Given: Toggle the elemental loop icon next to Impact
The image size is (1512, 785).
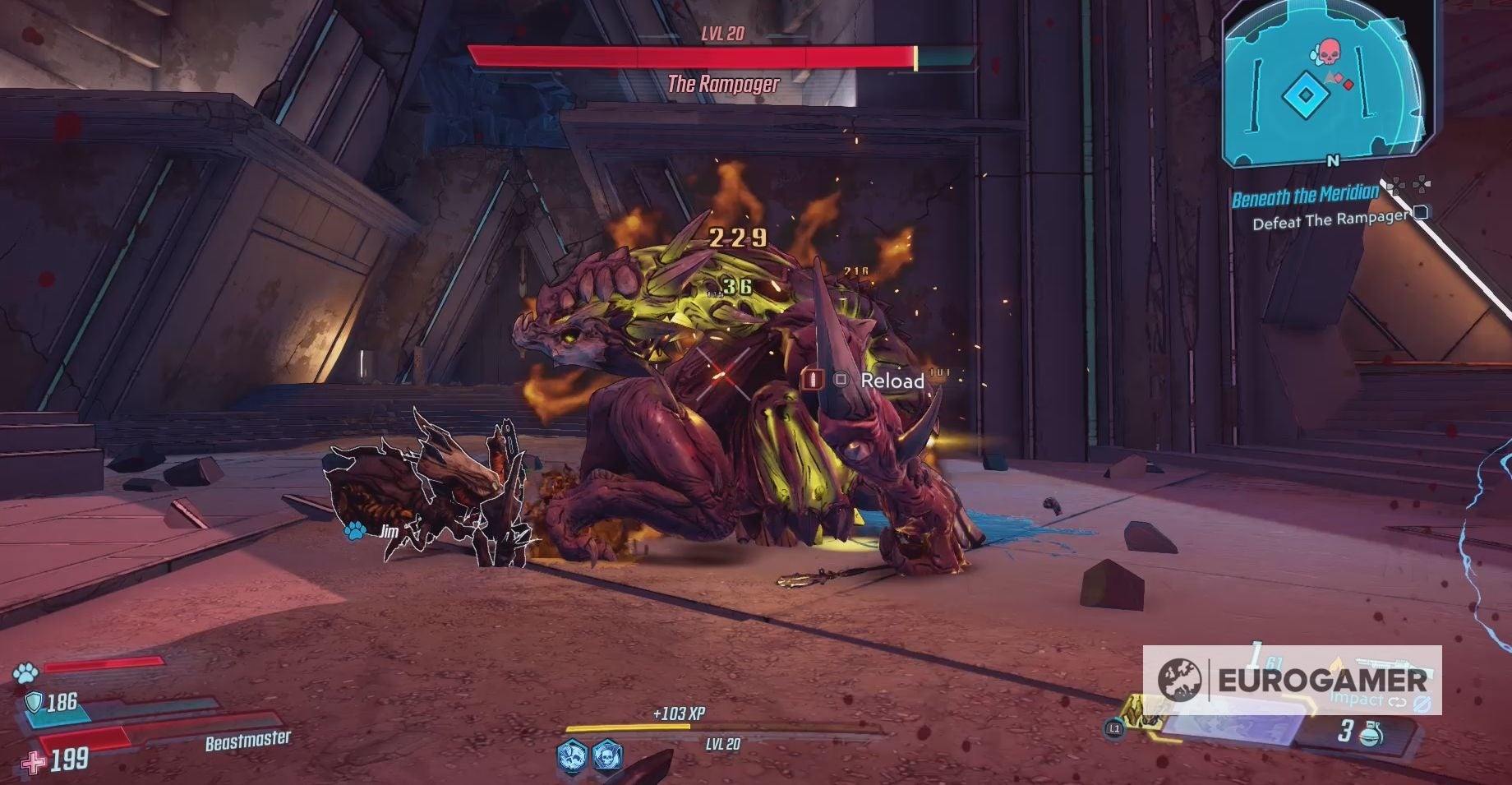Looking at the screenshot, I should 1397,701.
